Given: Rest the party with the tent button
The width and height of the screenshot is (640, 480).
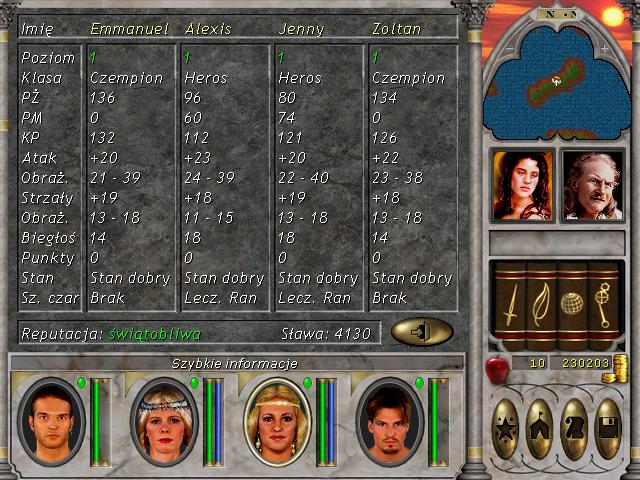Looking at the screenshot, I should [540, 429].
